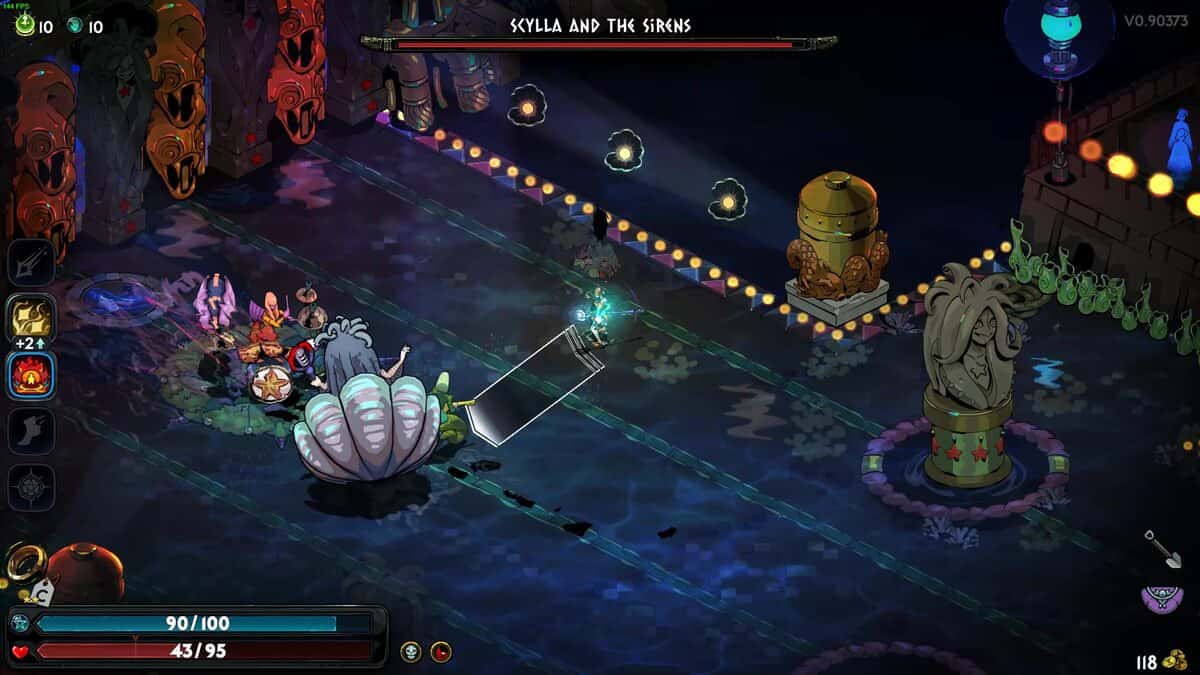
Task: Activate the red flame cast boon
Action: 31,374
